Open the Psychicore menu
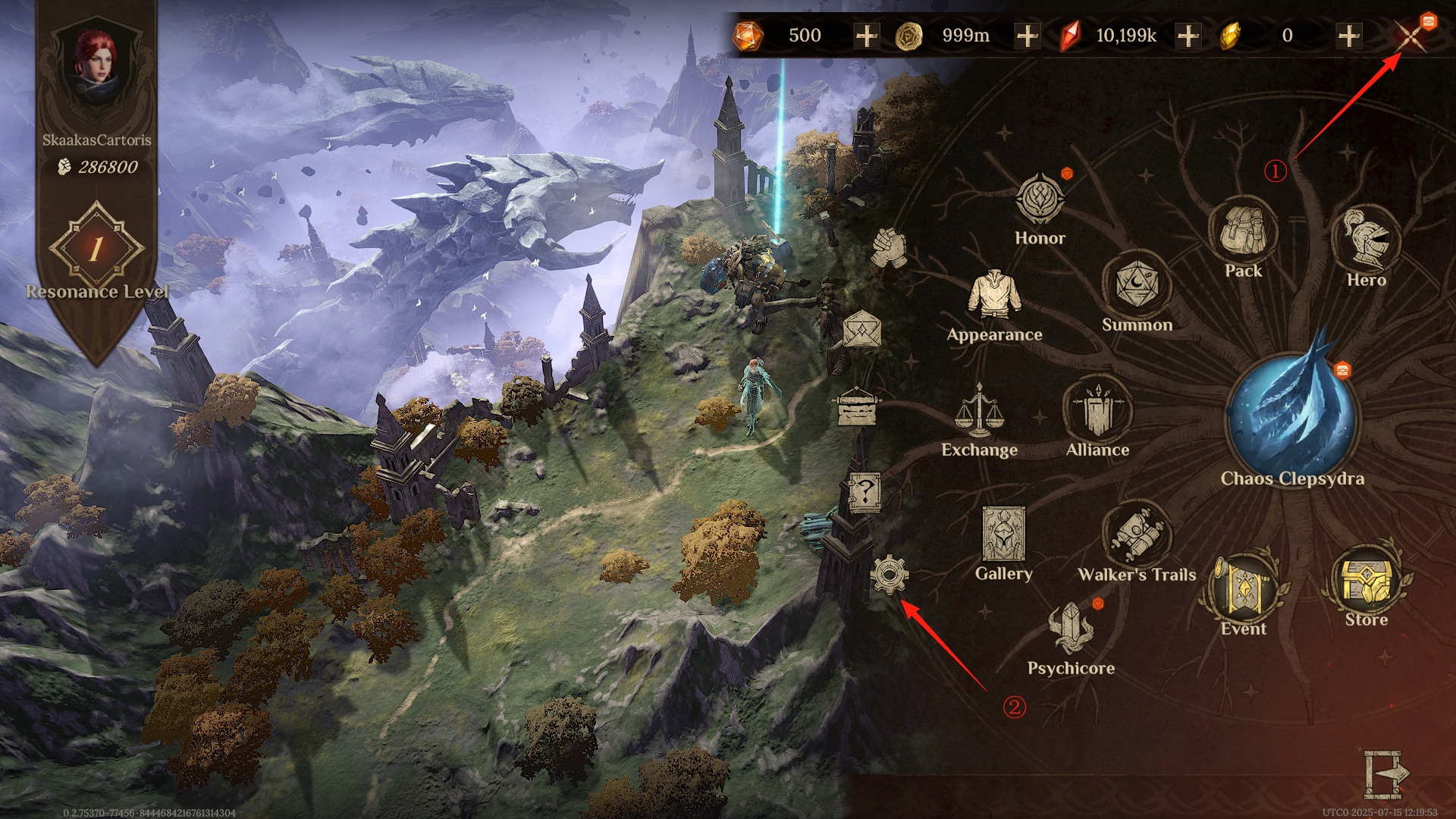 click(1070, 630)
